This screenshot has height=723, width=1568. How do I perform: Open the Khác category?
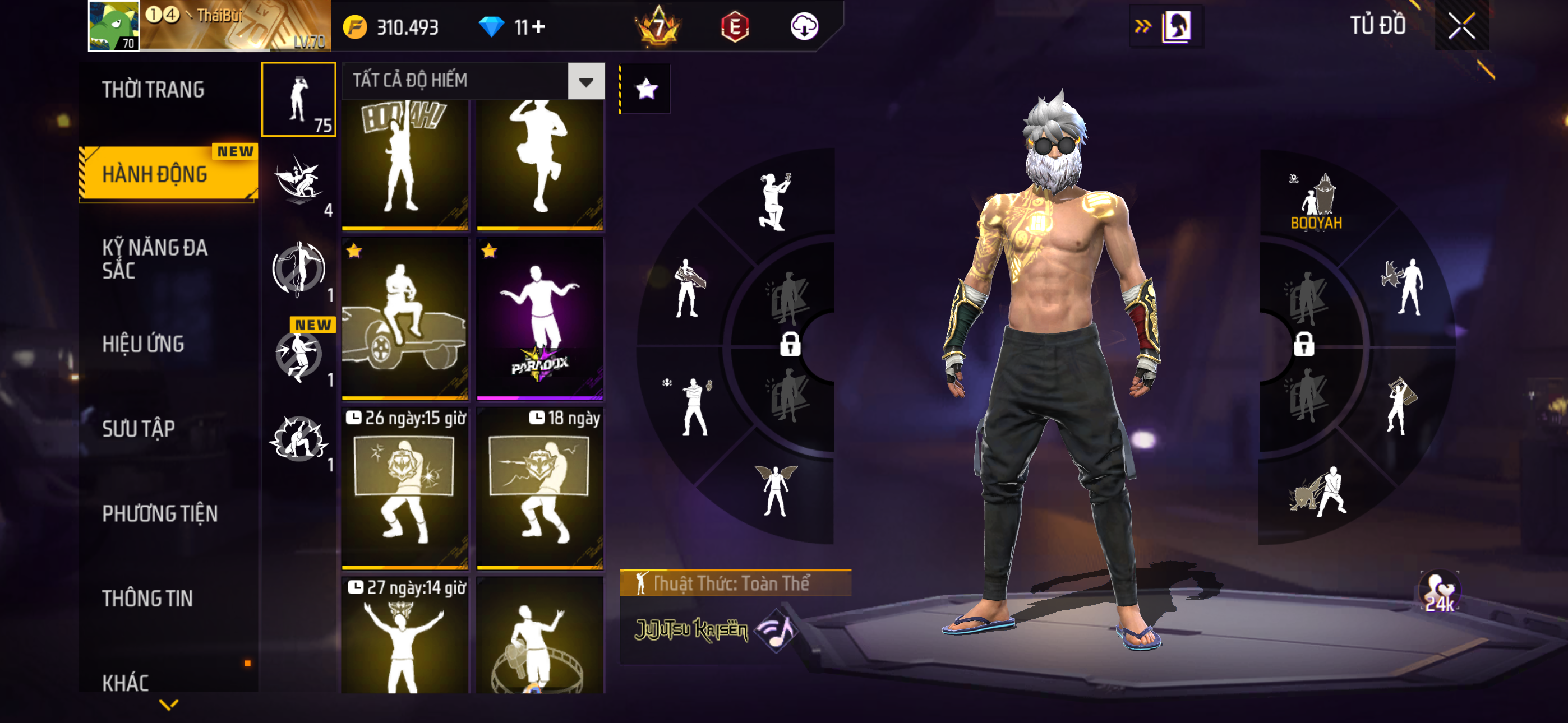[126, 682]
